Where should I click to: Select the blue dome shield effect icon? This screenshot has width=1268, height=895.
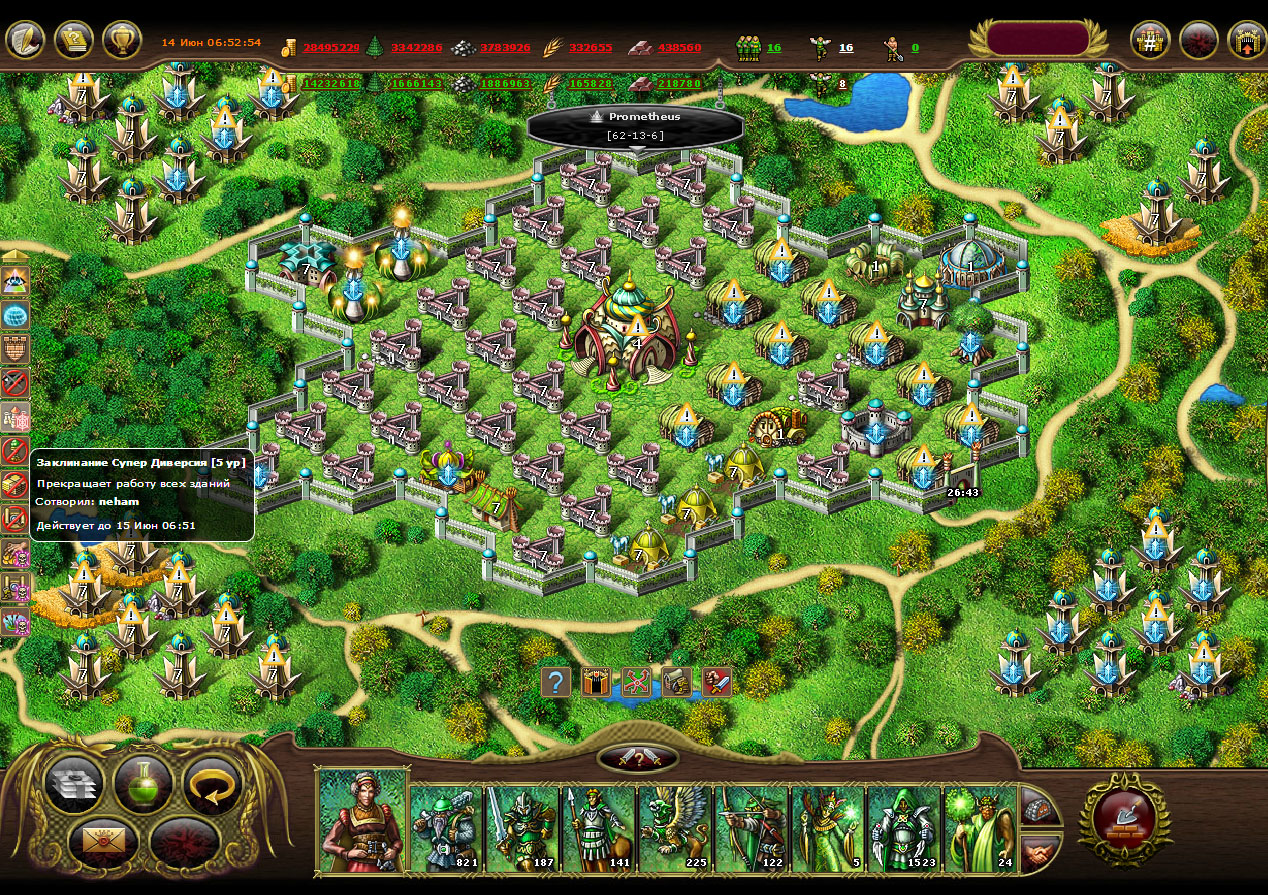[16, 316]
